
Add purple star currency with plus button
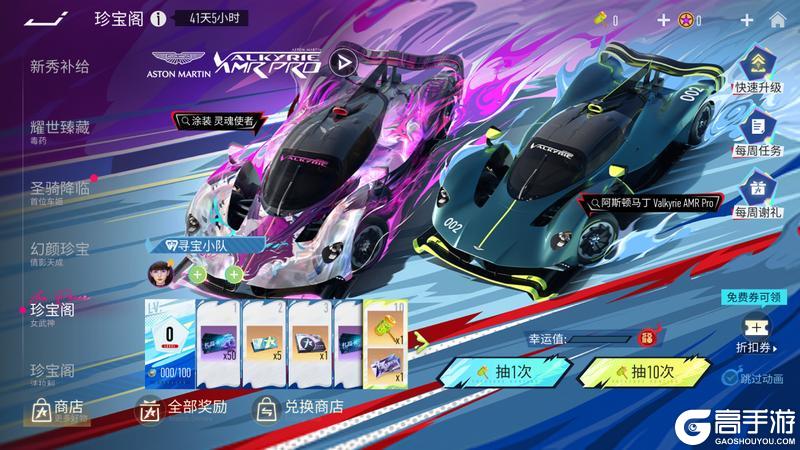tap(746, 19)
